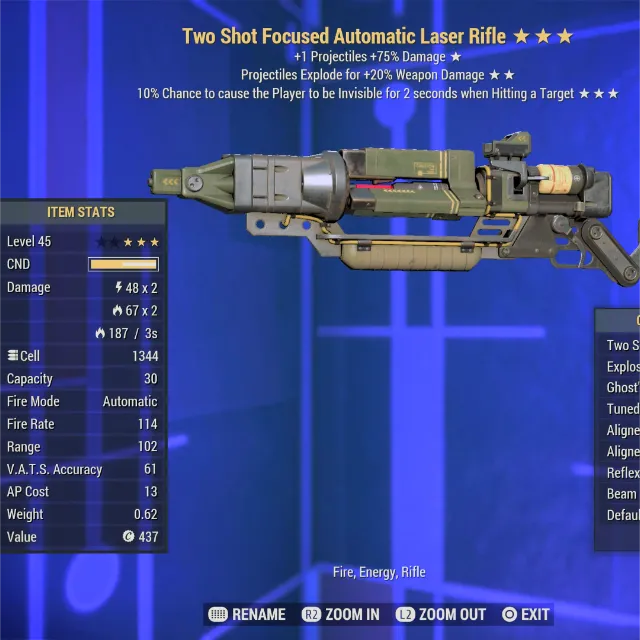Select the Zoom Out option

coord(441,614)
